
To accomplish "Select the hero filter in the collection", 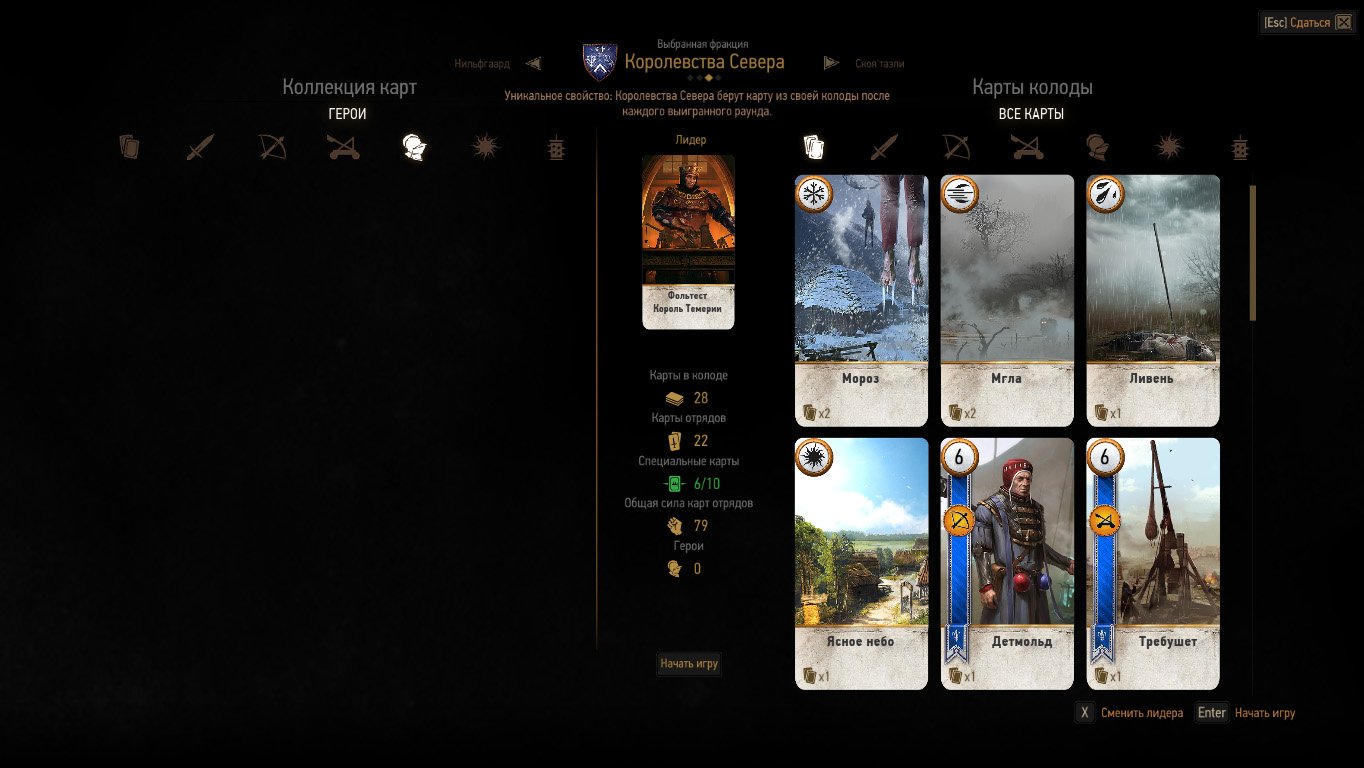I will 414,146.
